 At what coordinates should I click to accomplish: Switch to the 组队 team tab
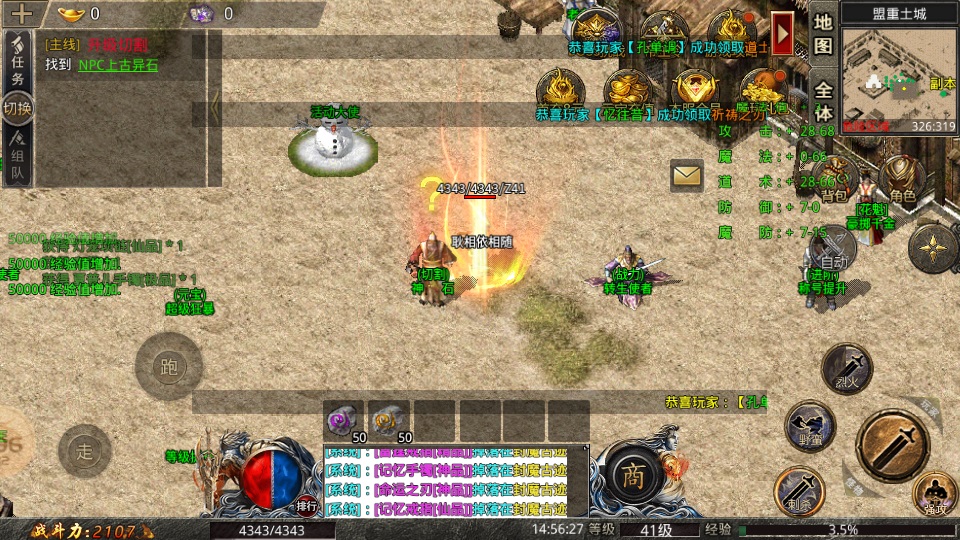(x=17, y=160)
